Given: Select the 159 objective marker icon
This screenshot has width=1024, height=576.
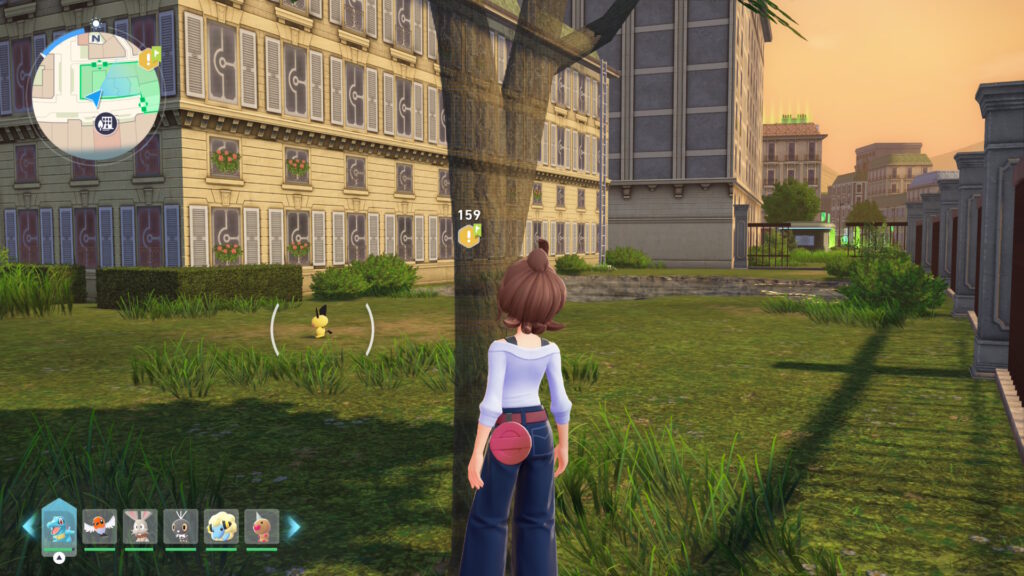Looking at the screenshot, I should [x=468, y=236].
